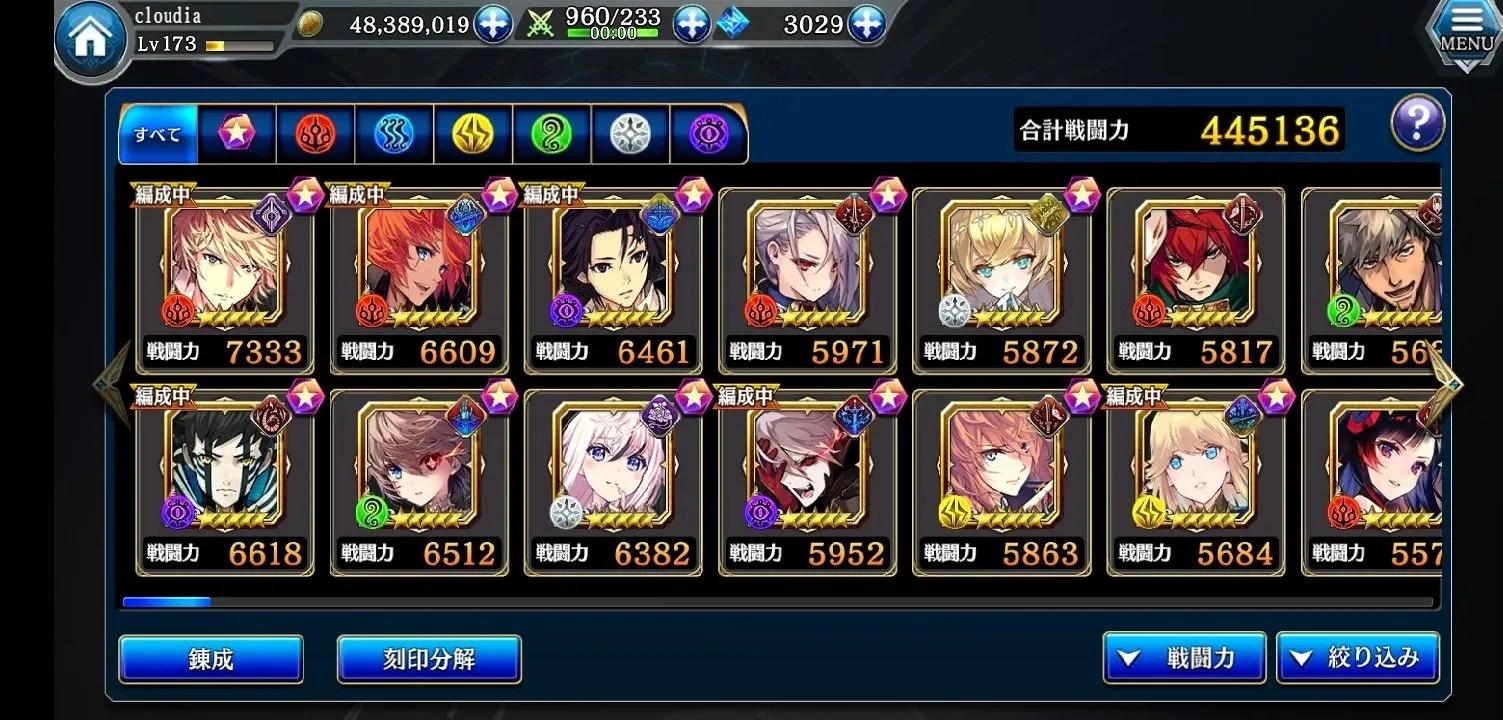Open the question mark help button
1503x720 pixels.
1417,125
